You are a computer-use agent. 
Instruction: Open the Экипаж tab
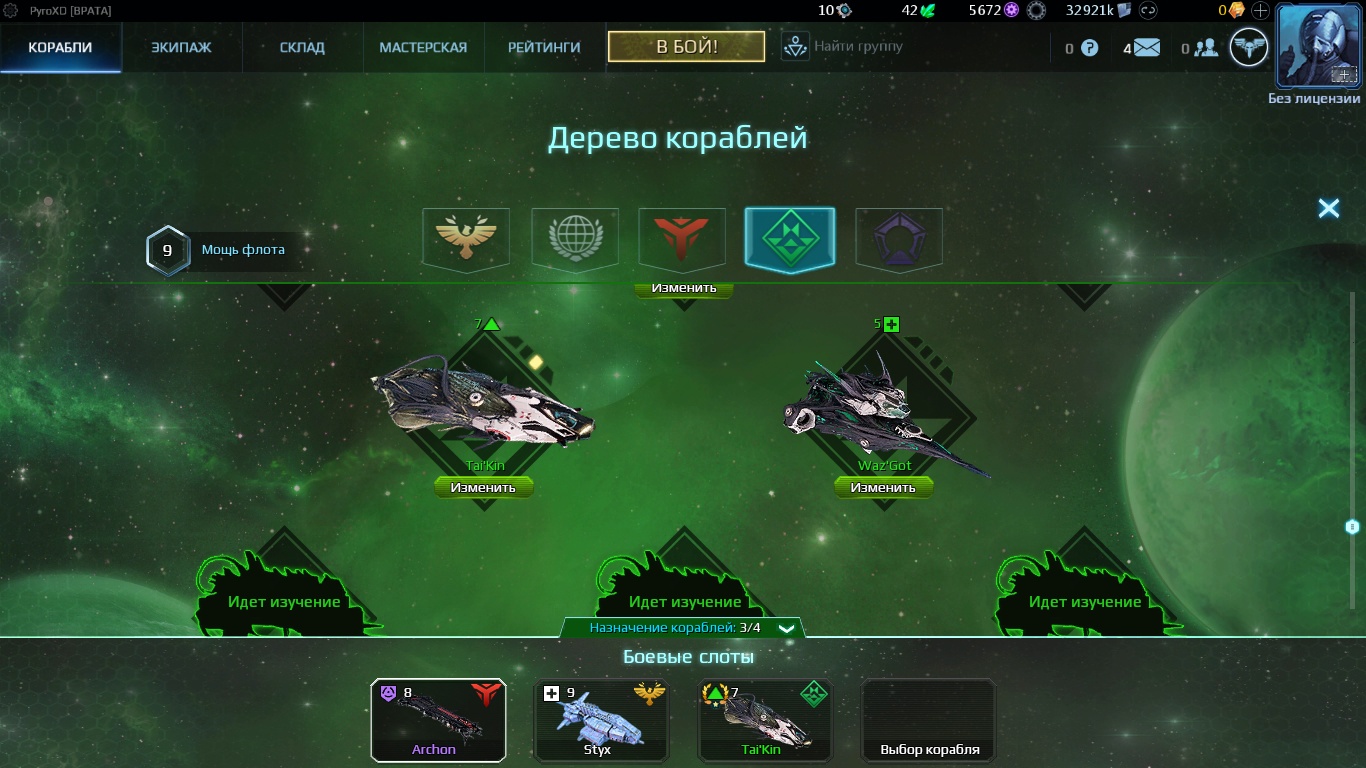pos(181,47)
